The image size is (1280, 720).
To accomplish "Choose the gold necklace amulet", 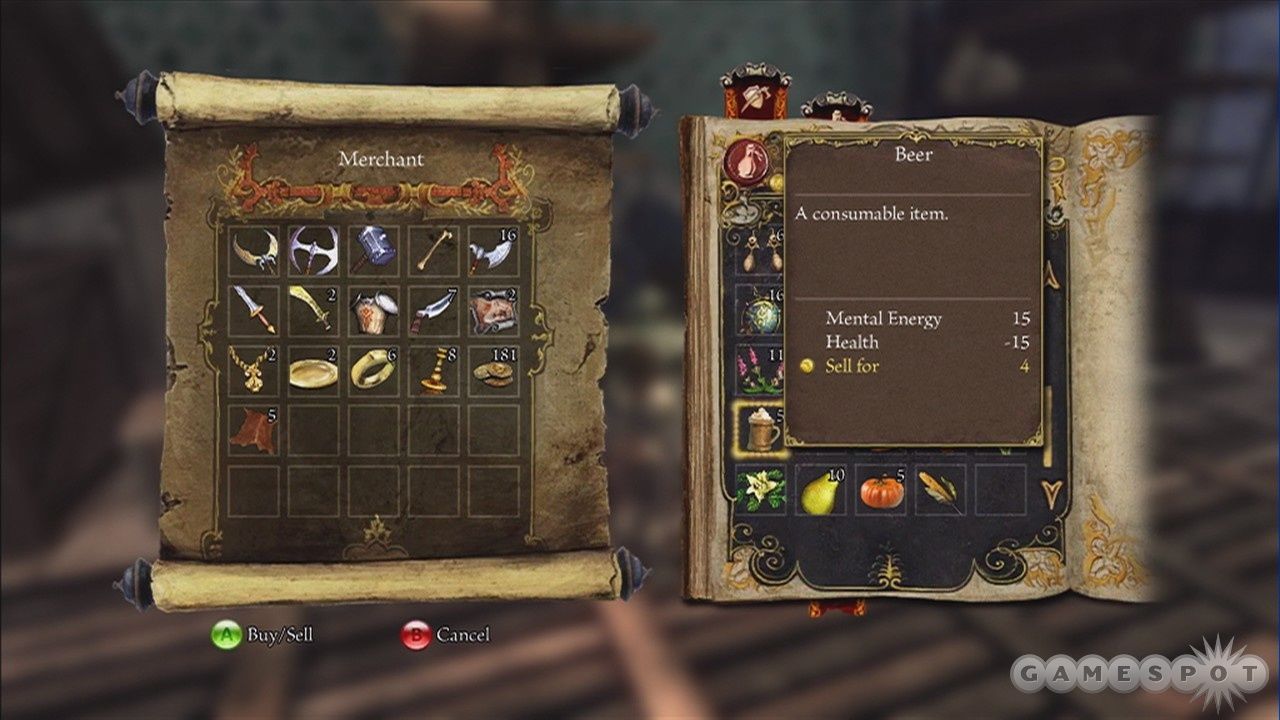I will coord(254,370).
